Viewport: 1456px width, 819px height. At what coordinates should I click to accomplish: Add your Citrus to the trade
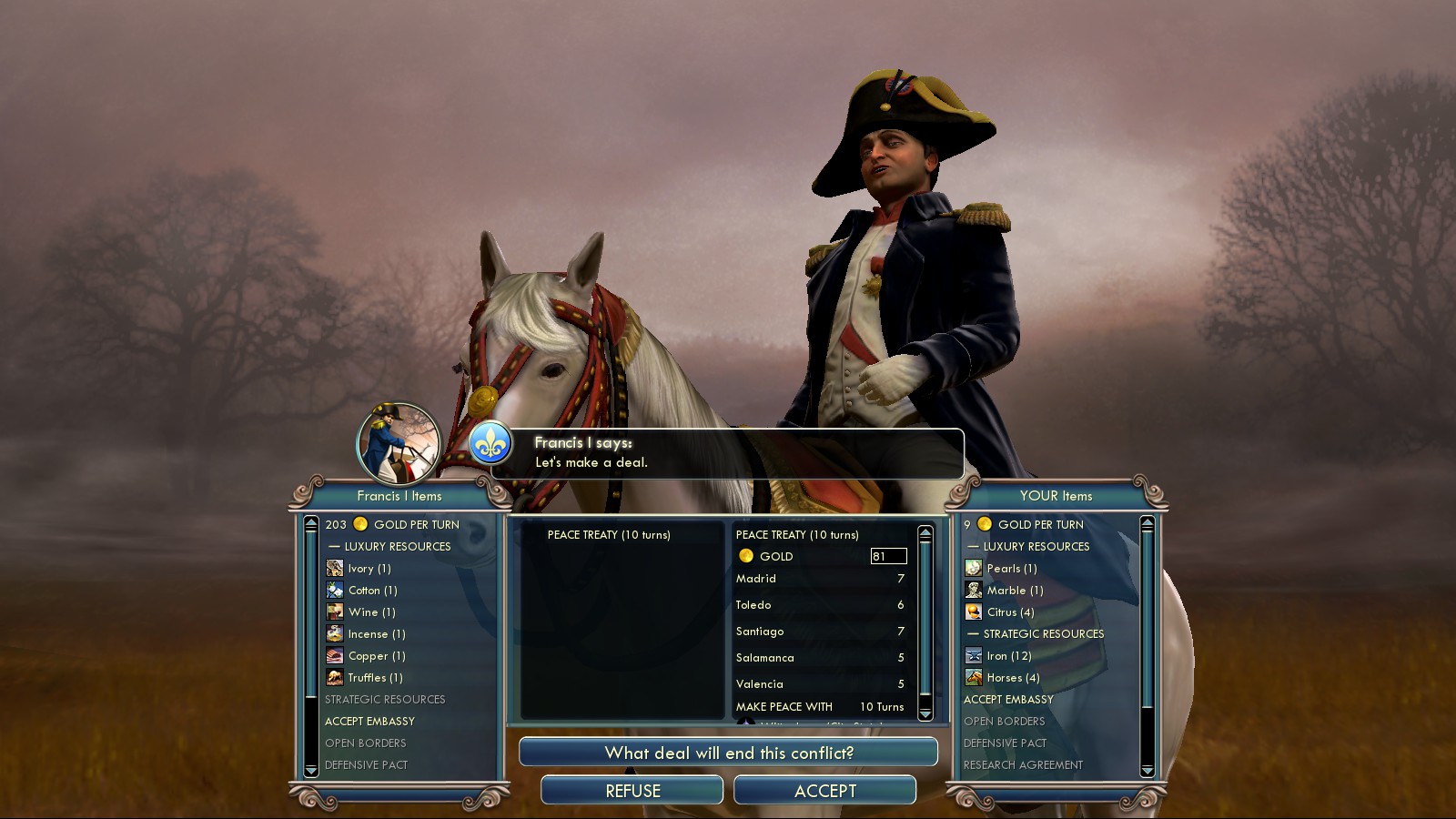pyautogui.click(x=1010, y=612)
